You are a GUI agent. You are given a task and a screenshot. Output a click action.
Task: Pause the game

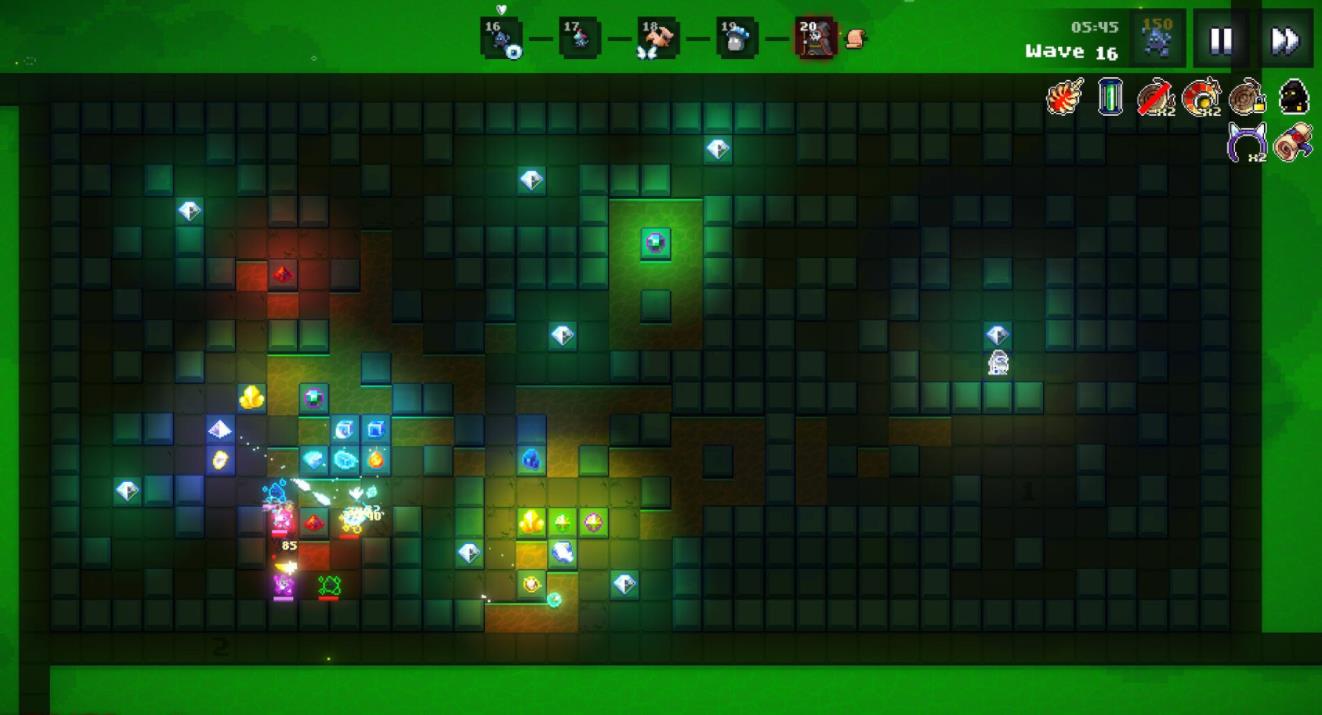(x=1221, y=40)
